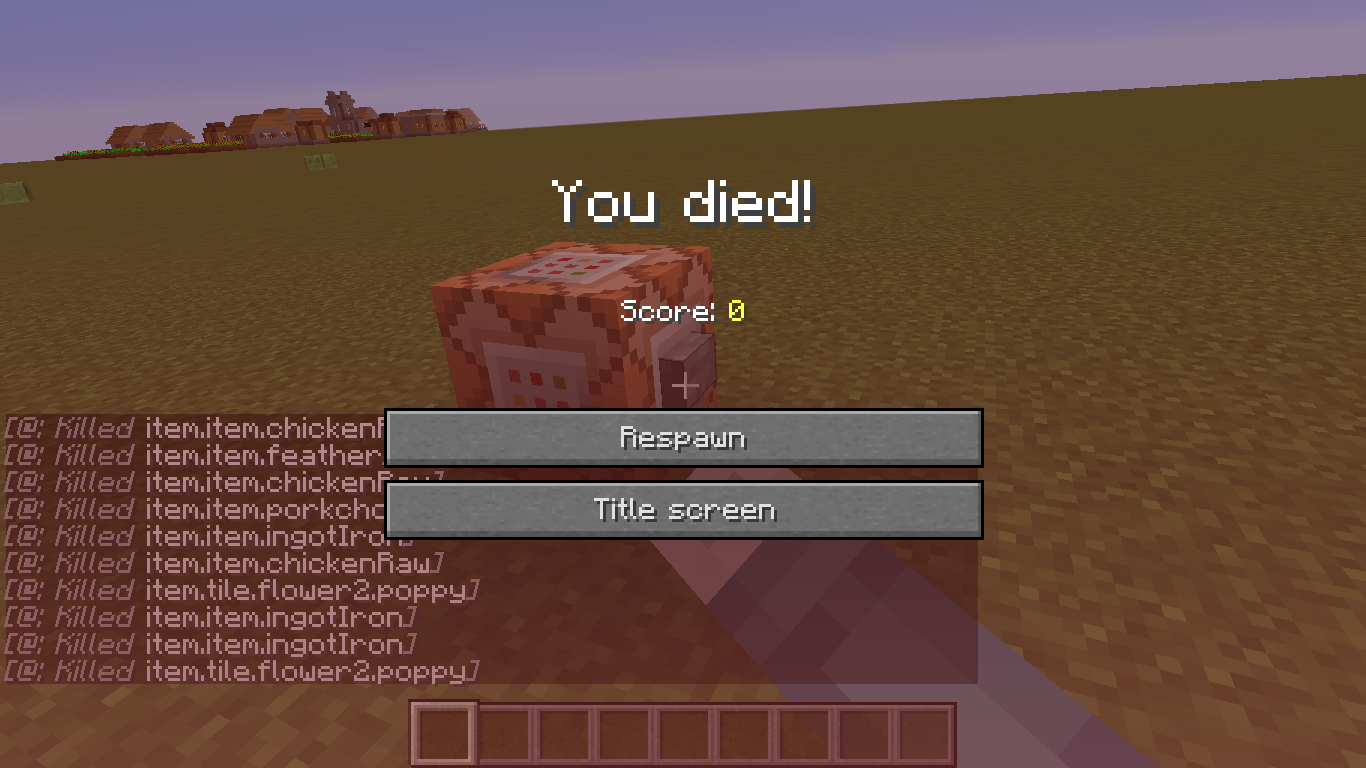1366x768 pixels.
Task: Click the Killed item.item.porkchop chat message
Action: [x=190, y=509]
